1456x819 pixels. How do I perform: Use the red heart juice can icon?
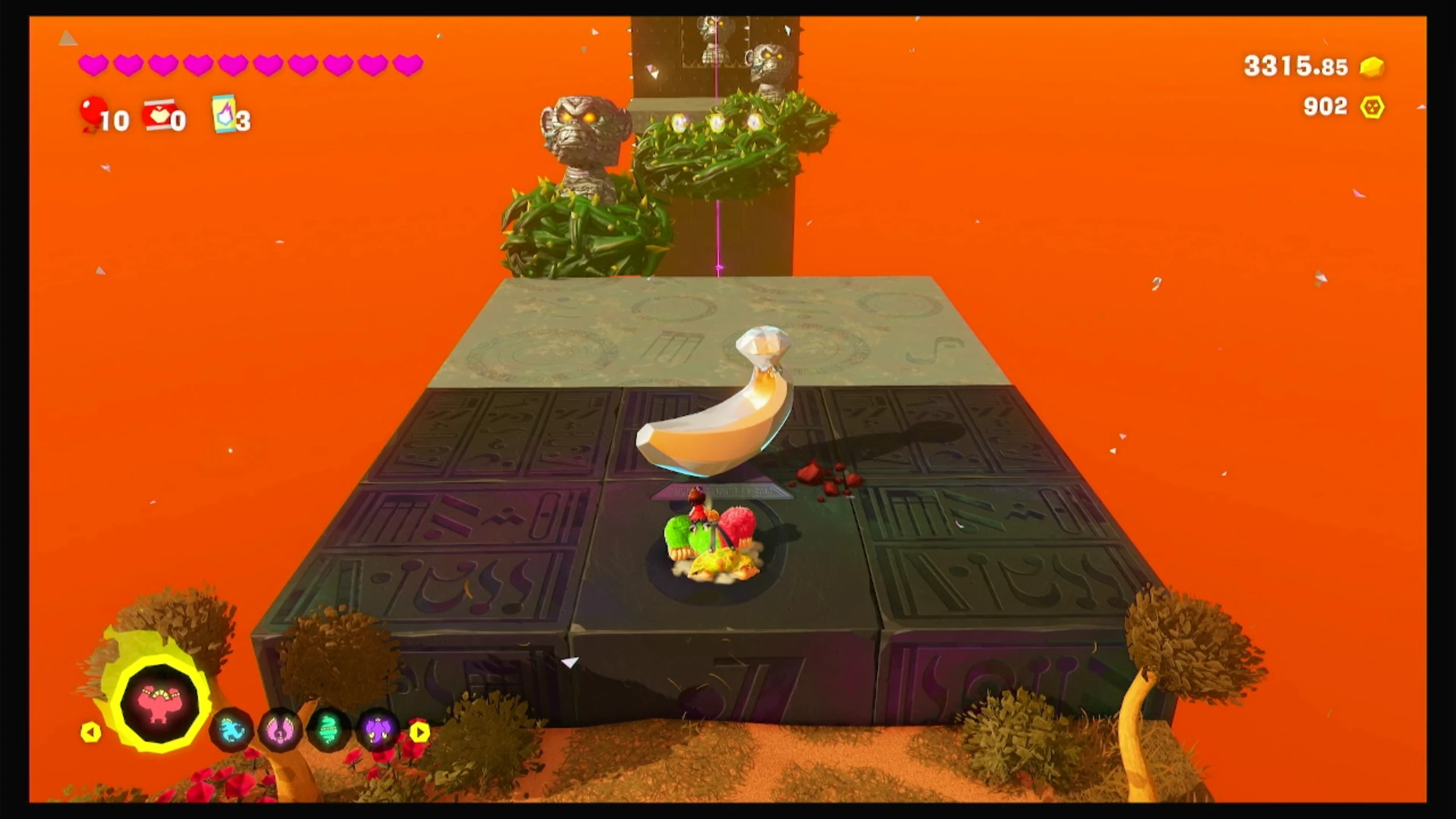[x=158, y=115]
